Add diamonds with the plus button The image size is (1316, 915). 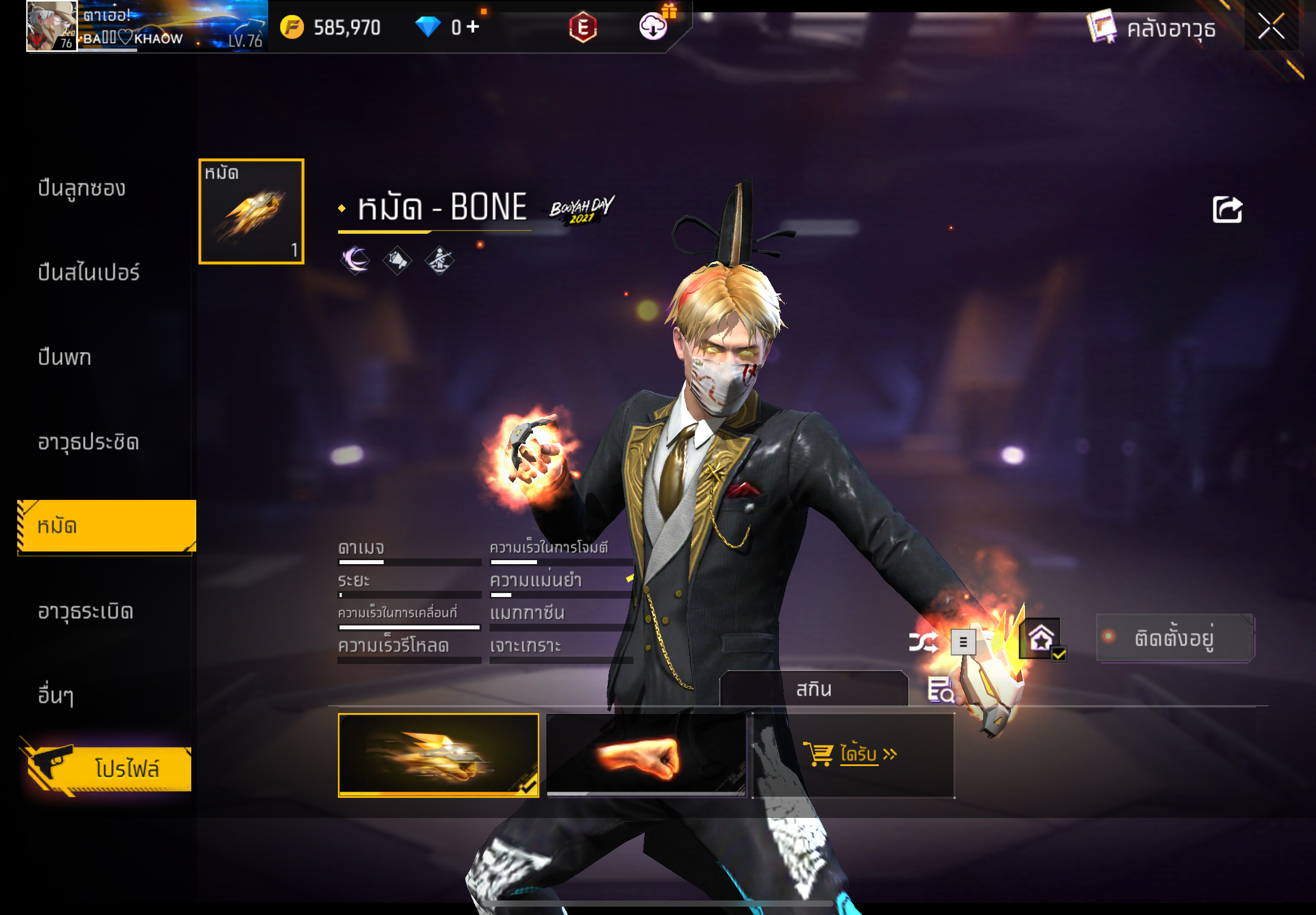[473, 26]
